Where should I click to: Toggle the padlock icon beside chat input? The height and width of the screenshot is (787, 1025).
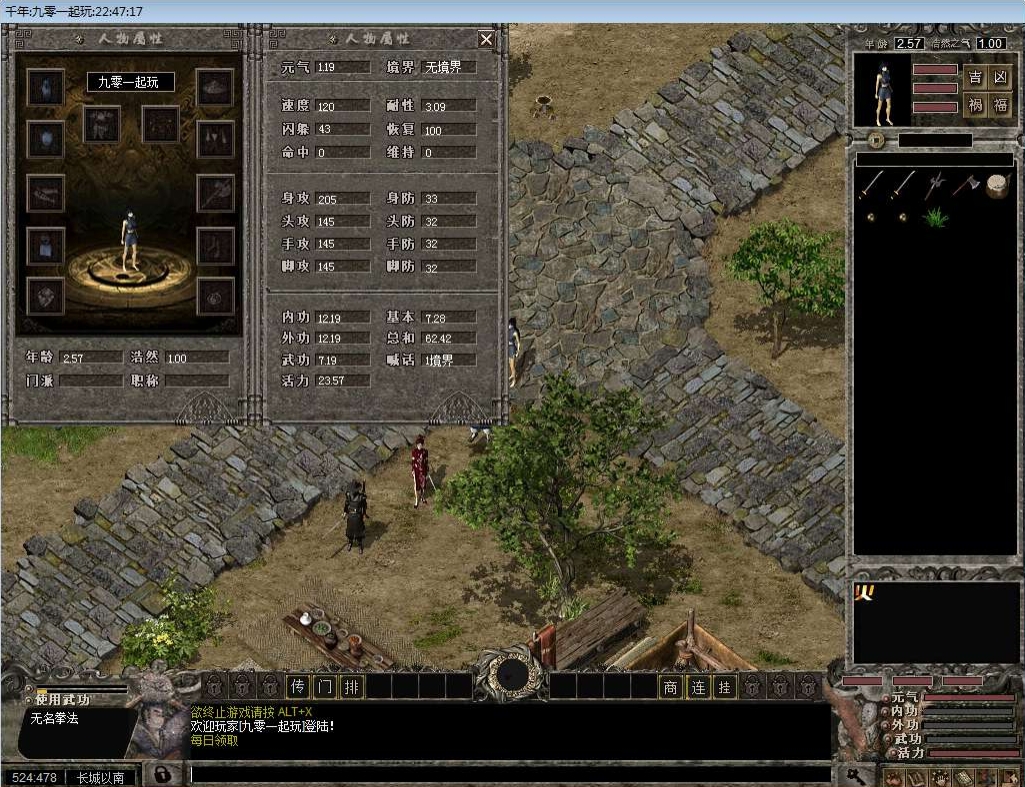(160, 774)
